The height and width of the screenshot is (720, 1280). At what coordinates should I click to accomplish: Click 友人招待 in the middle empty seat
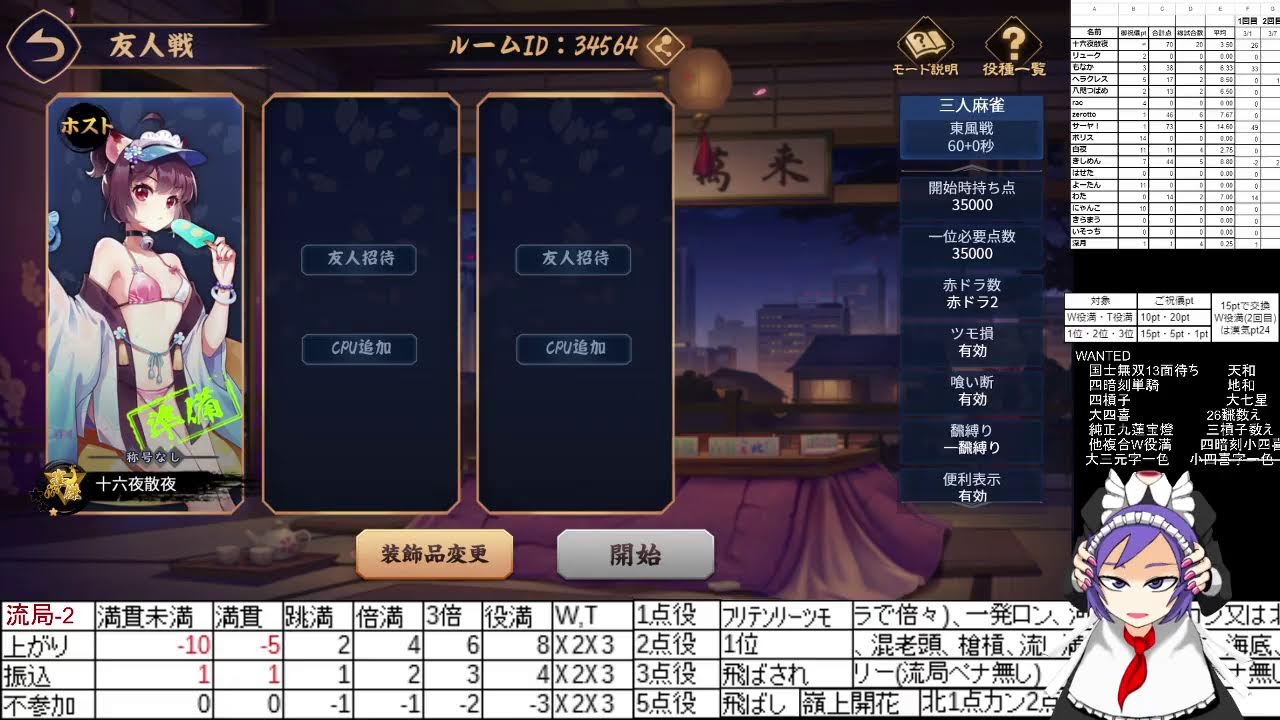point(358,260)
